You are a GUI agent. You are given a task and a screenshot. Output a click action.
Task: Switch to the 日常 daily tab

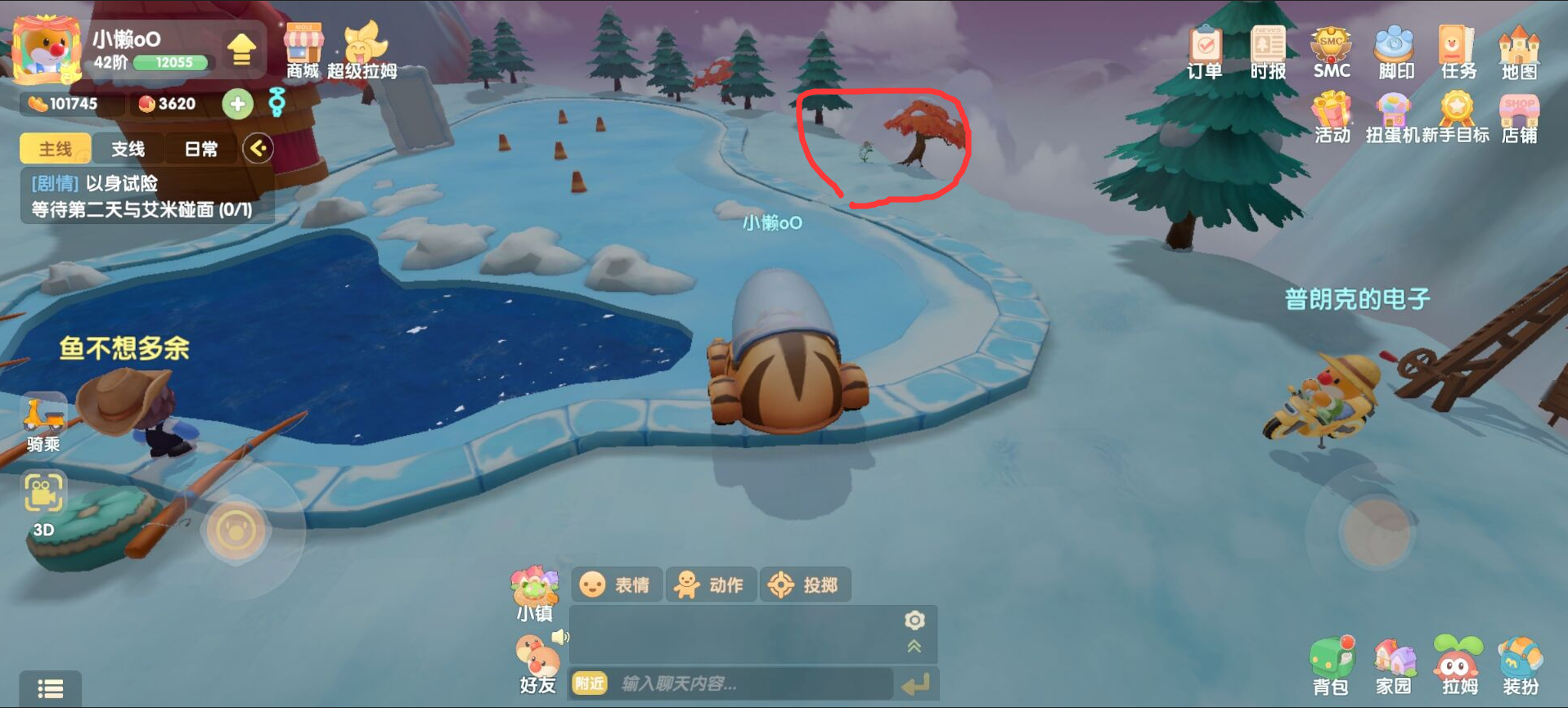point(200,149)
